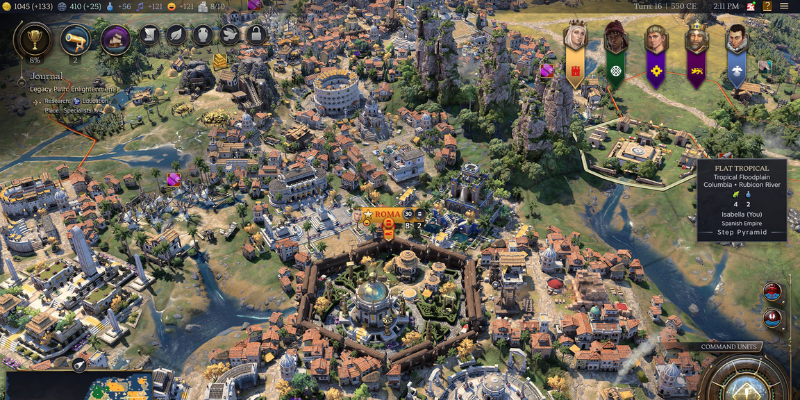Select the leader portrait with blue banner

(736, 40)
